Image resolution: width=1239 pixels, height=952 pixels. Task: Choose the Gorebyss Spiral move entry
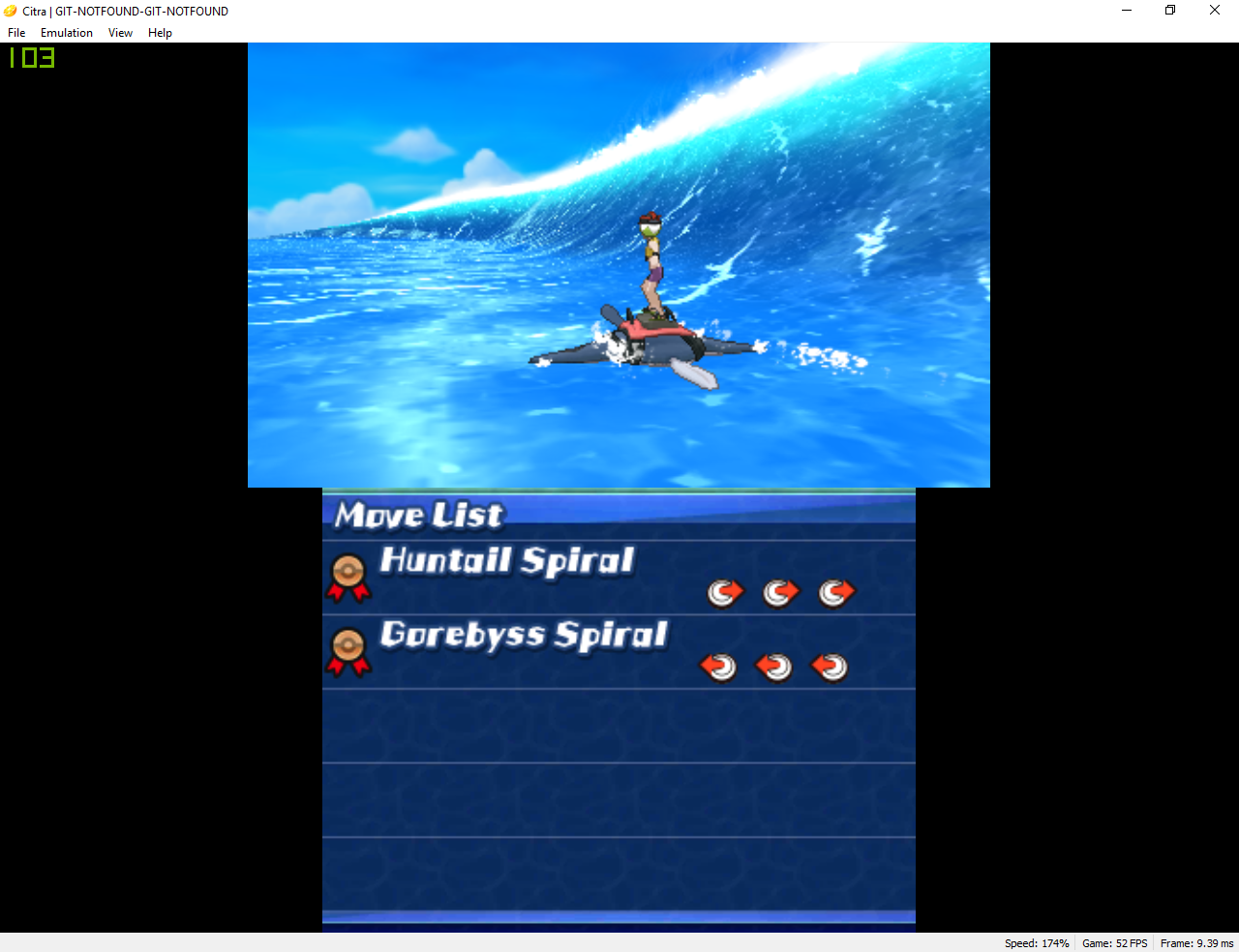coord(618,651)
